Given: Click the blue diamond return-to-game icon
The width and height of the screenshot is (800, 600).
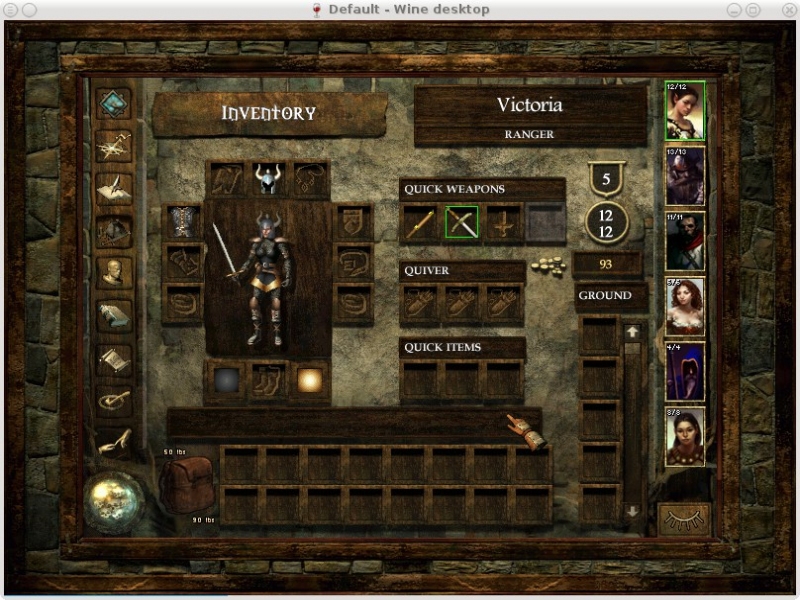Looking at the screenshot, I should click(x=113, y=104).
